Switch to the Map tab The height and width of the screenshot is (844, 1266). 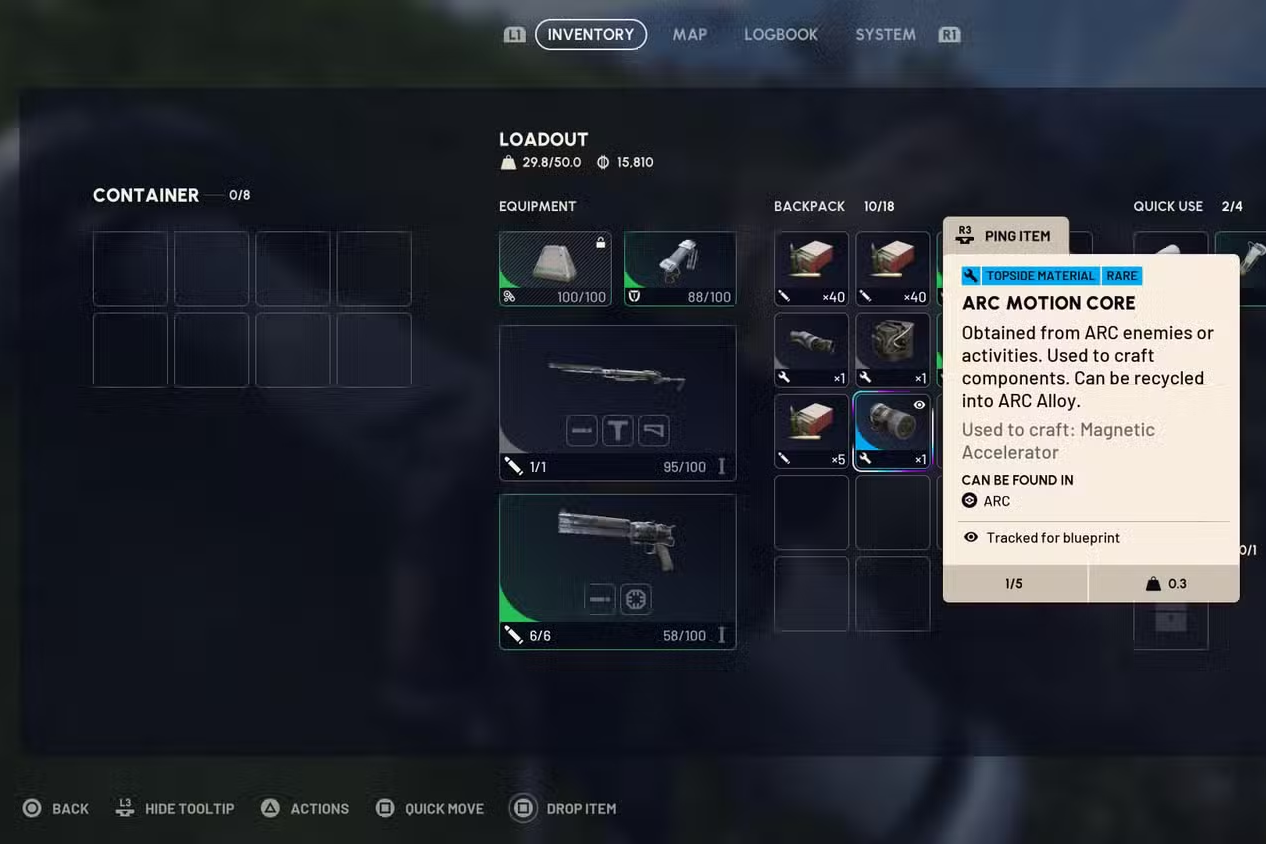coord(689,34)
